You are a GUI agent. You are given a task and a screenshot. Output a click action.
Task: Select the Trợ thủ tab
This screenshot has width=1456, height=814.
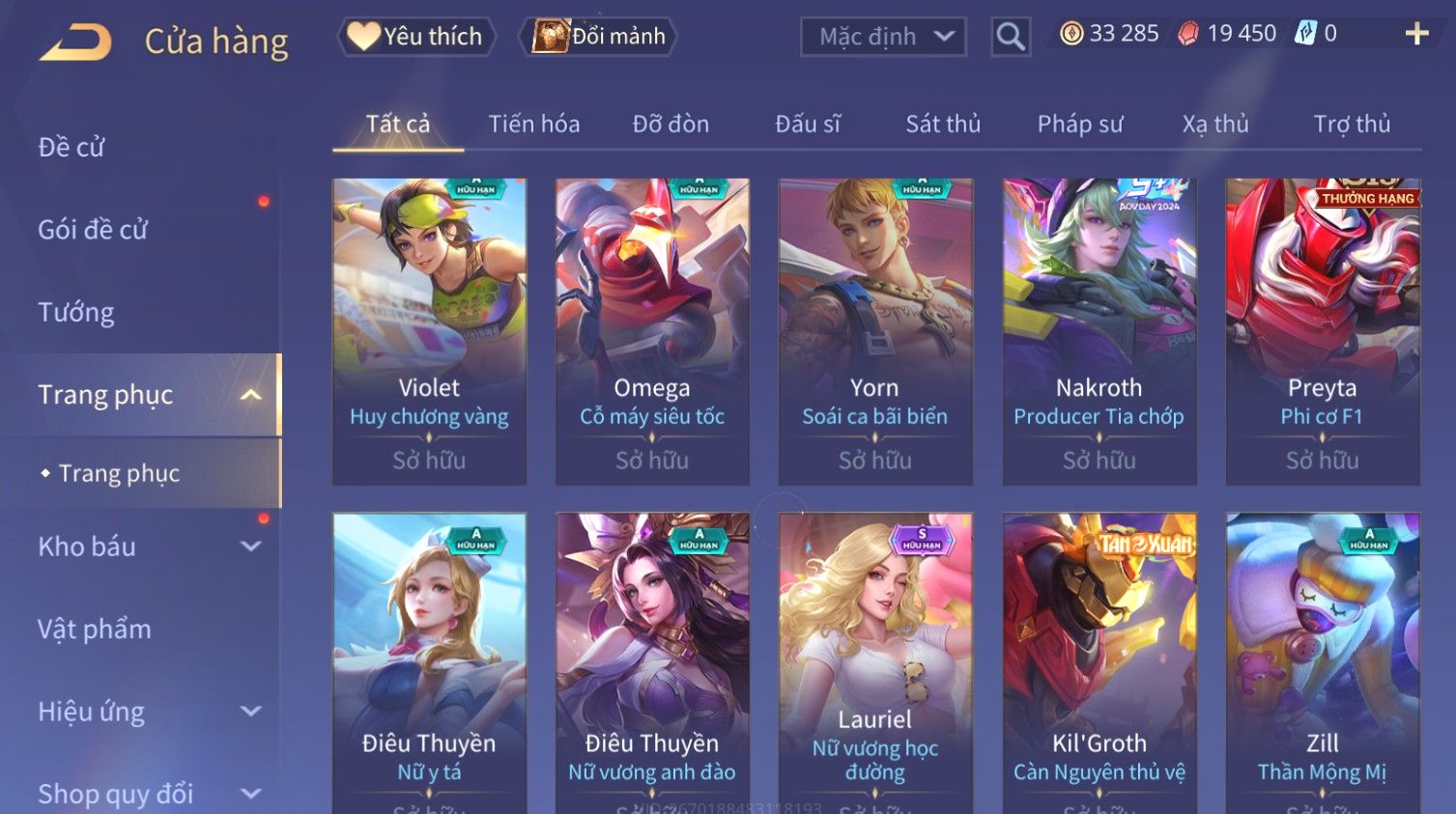pyautogui.click(x=1351, y=125)
